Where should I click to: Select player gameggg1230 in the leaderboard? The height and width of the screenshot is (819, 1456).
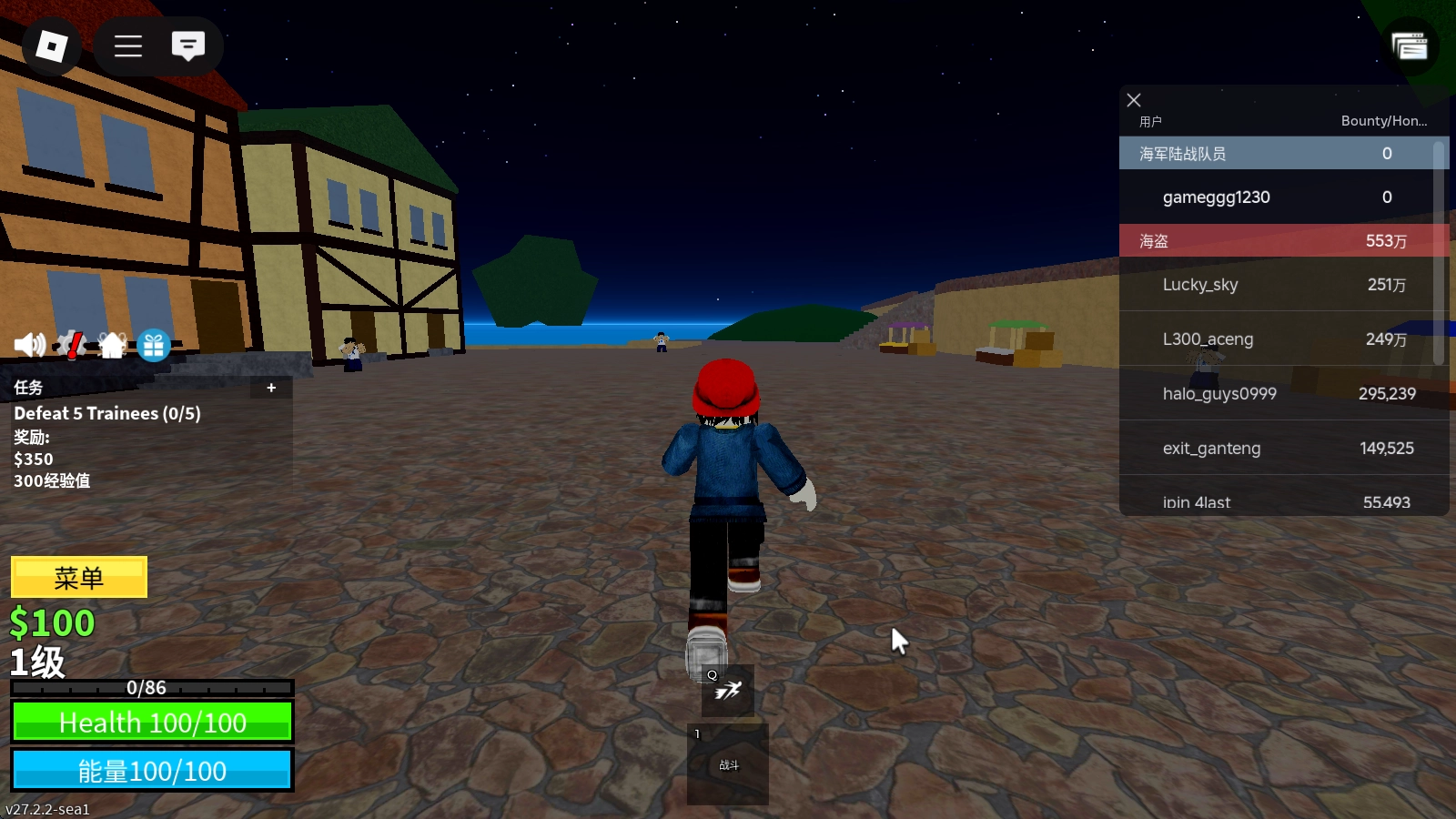[x=1216, y=197]
